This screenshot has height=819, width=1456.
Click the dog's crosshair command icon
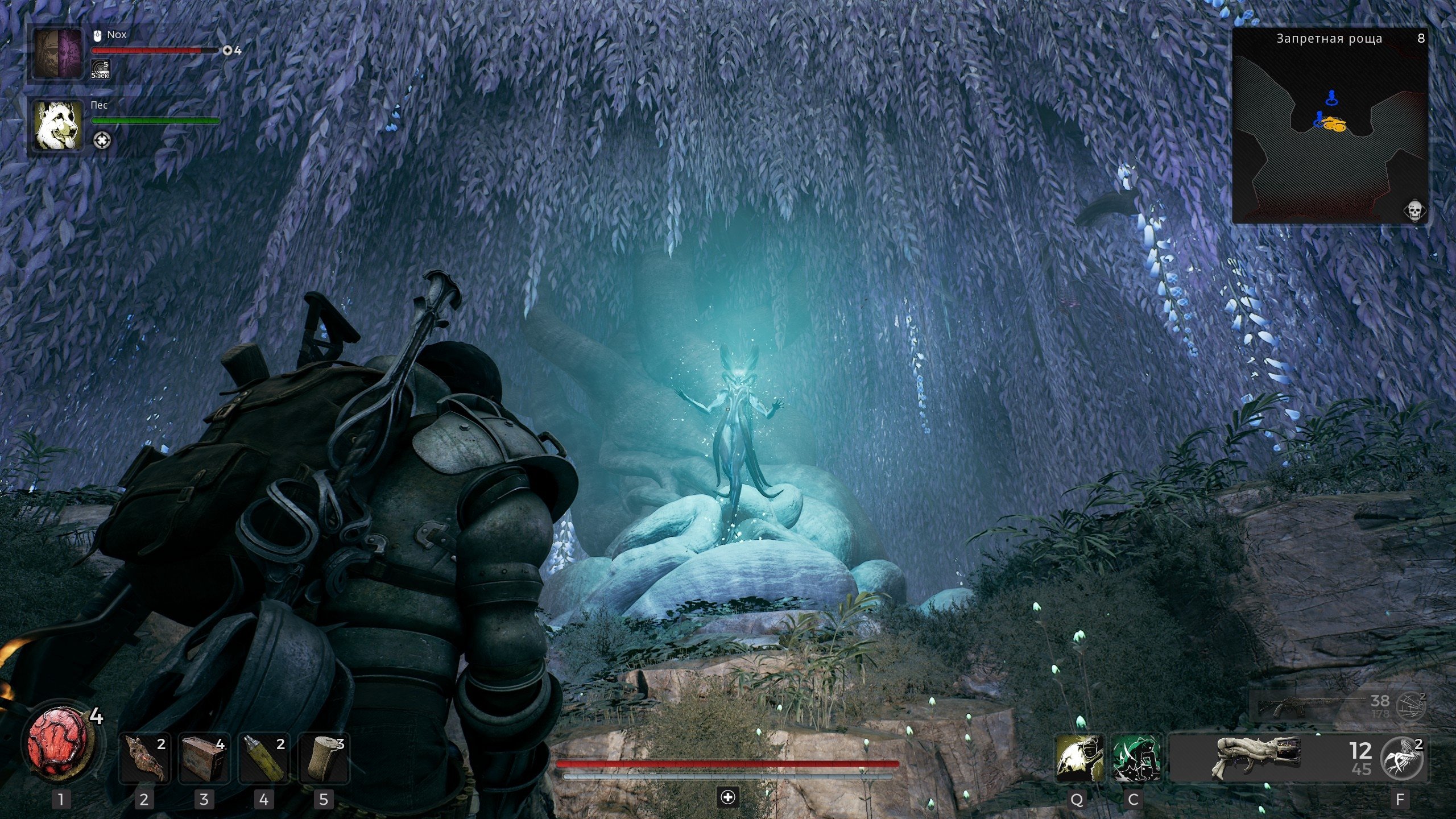pyautogui.click(x=102, y=140)
